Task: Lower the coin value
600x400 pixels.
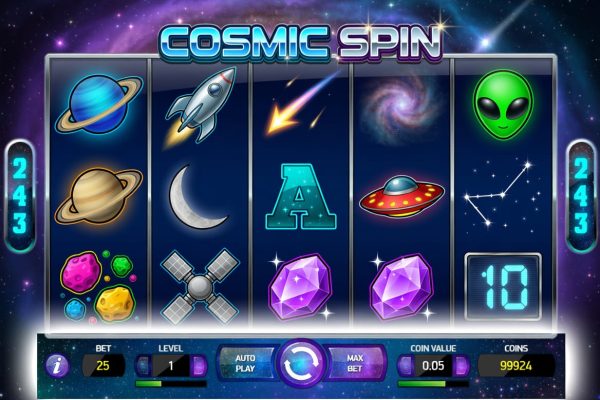Action: click(x=403, y=366)
